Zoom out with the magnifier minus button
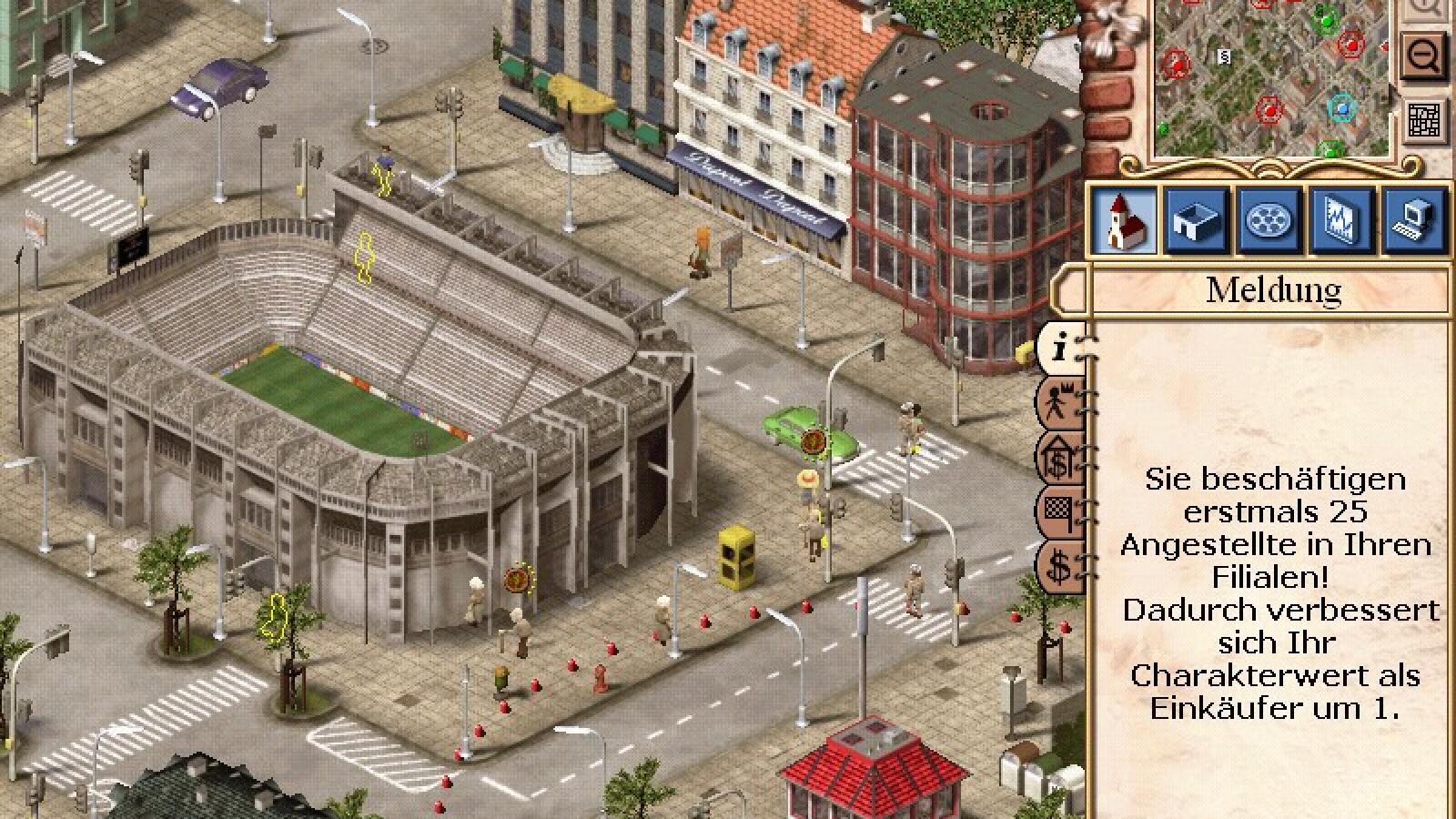This screenshot has width=1456, height=819. click(1425, 56)
